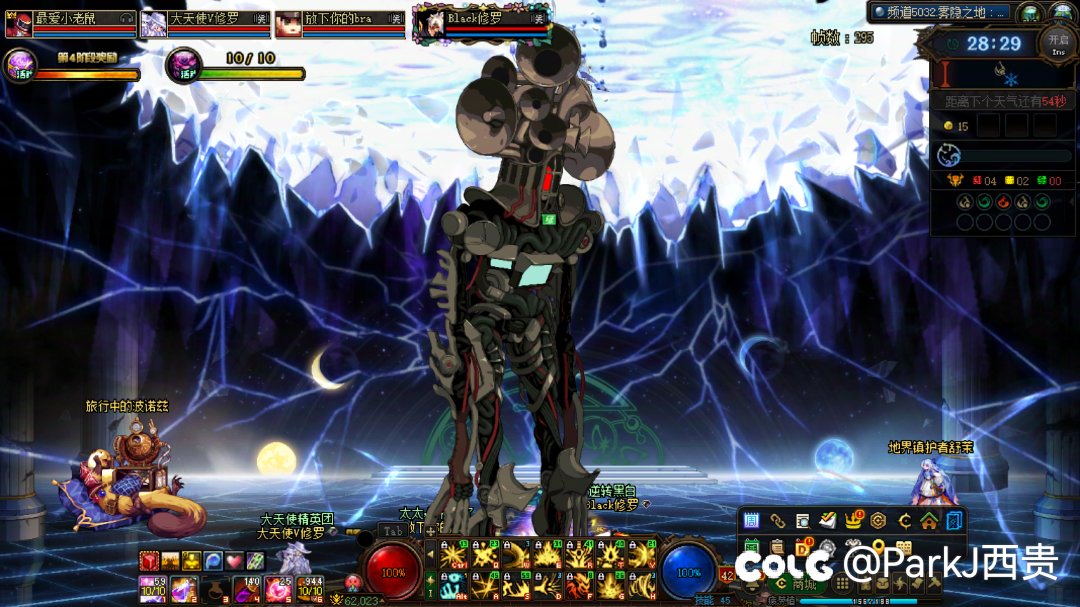Activate the cyan hand skill on Alt

453,585
